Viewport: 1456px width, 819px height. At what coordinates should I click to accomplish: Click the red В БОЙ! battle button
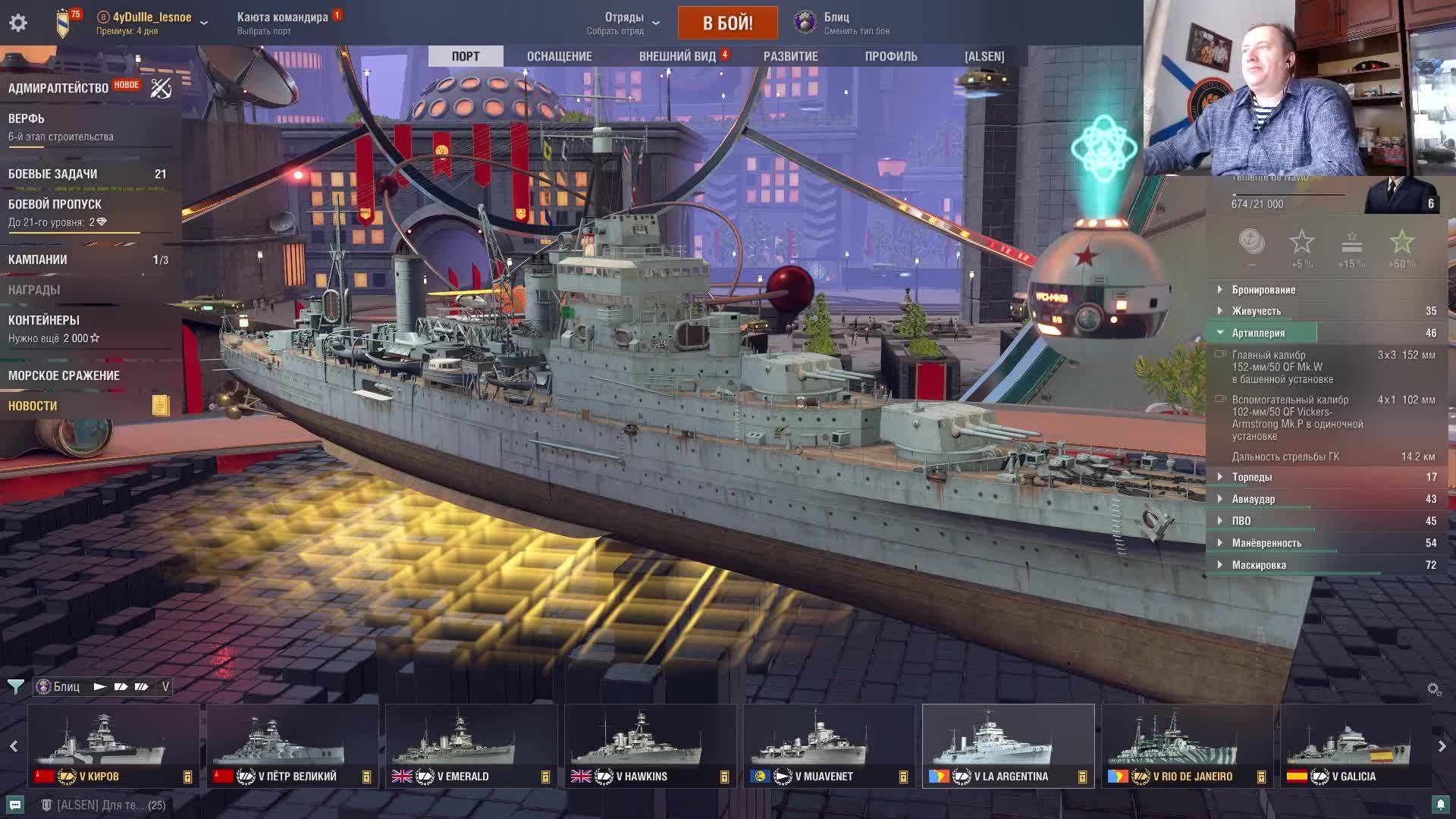(727, 23)
